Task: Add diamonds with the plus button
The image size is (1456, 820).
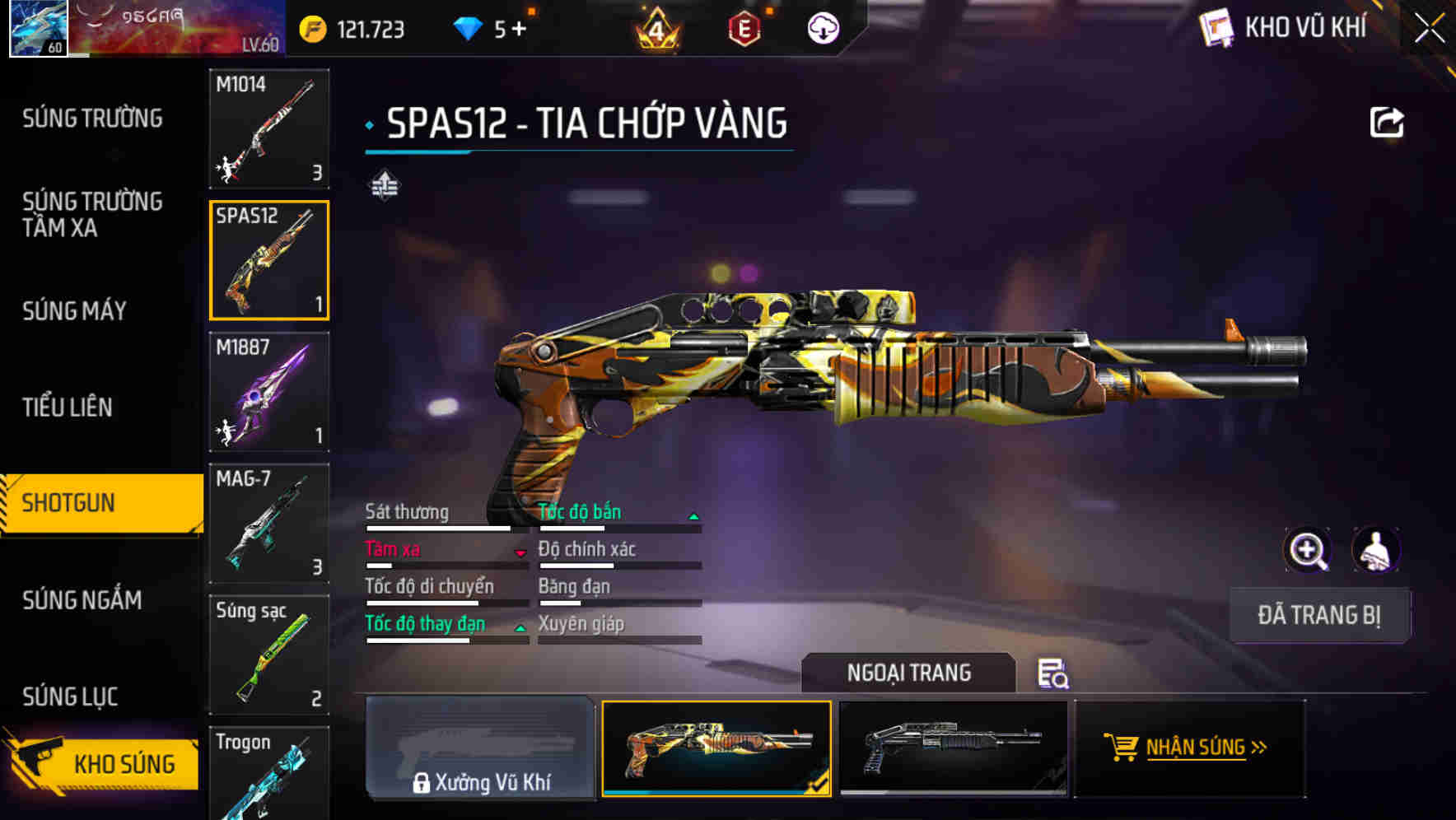Action: click(519, 30)
